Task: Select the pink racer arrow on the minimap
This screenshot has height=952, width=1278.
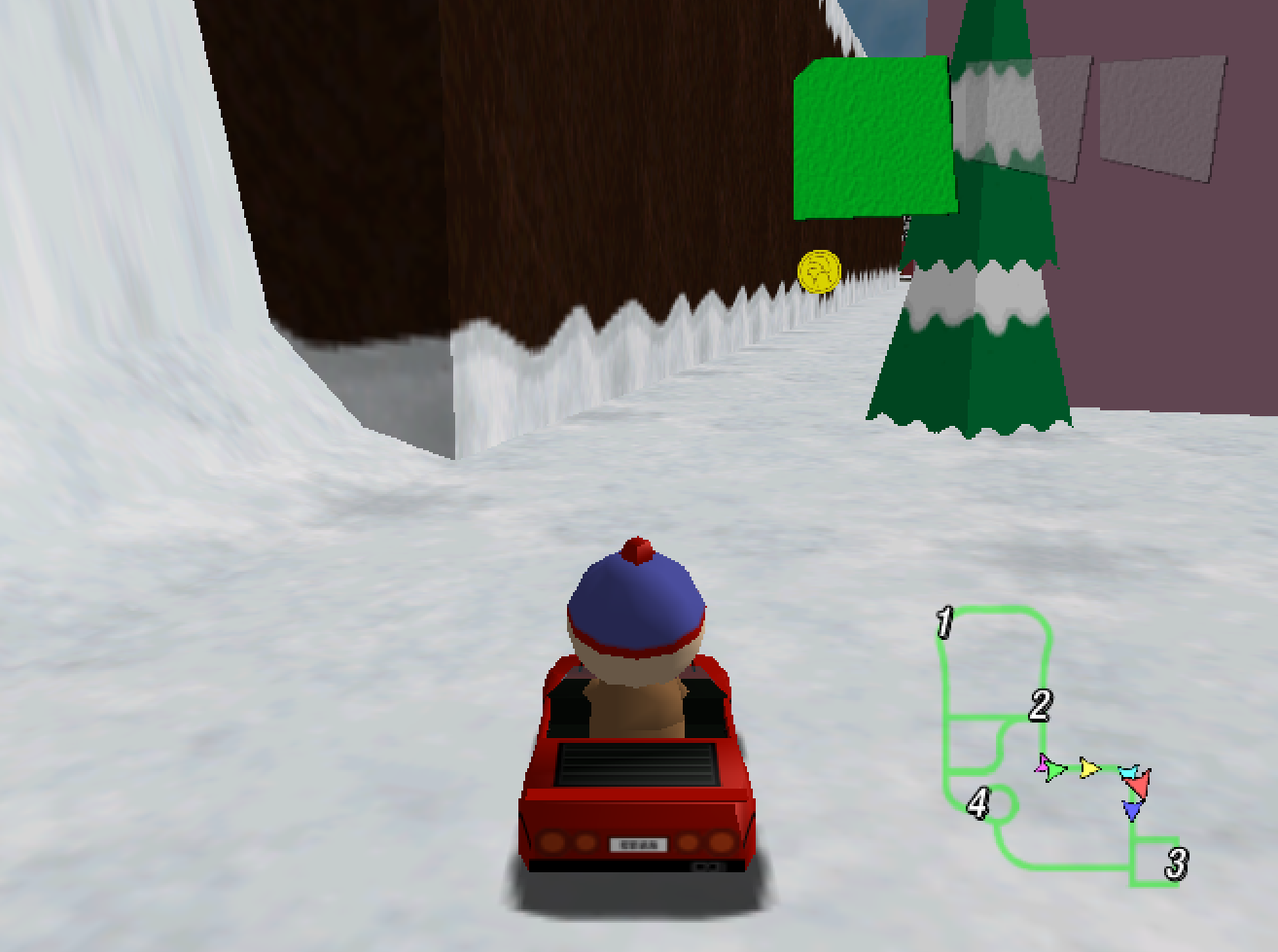Action: (1043, 764)
